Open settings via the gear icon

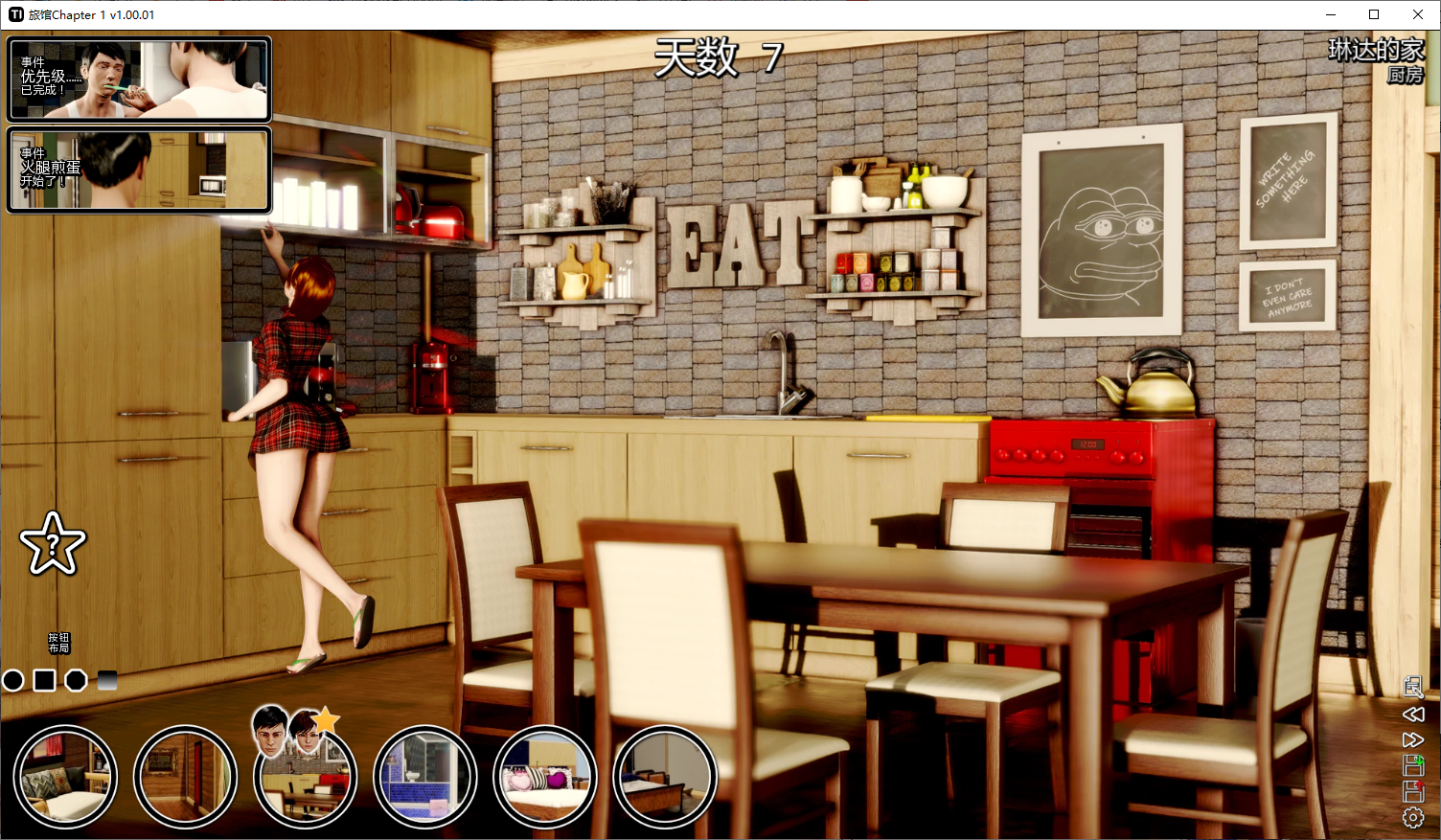coord(1413,817)
